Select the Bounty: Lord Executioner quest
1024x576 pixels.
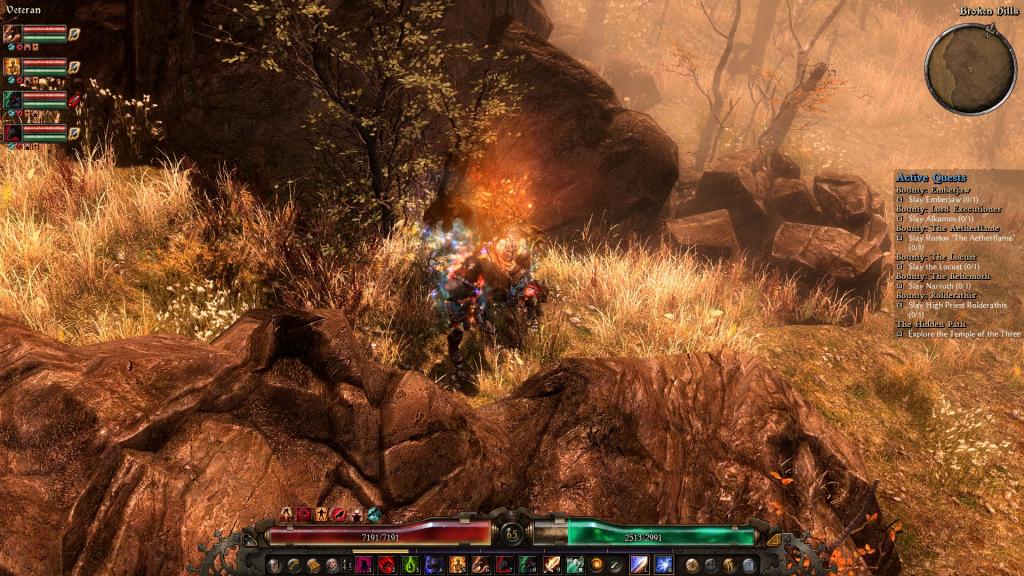click(x=948, y=209)
